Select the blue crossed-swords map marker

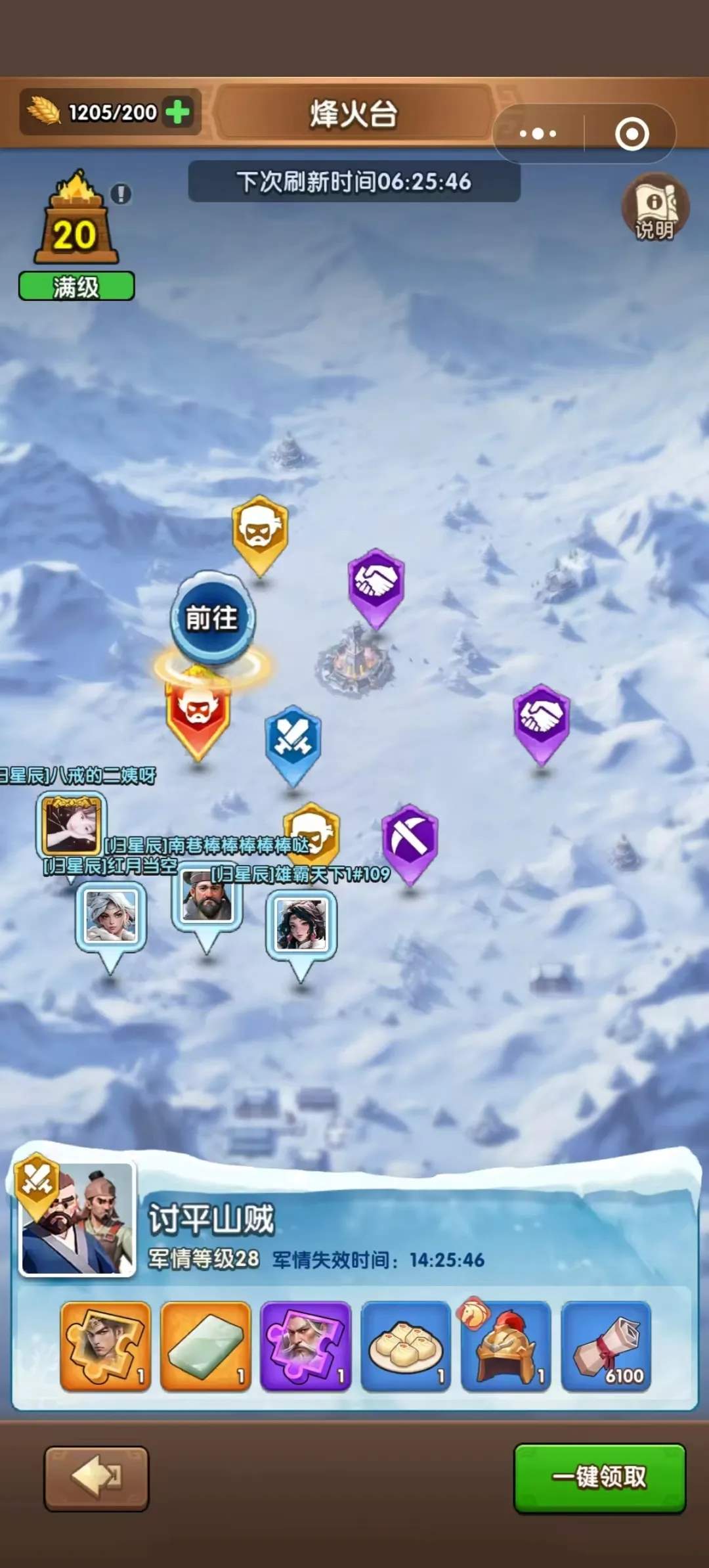293,740
